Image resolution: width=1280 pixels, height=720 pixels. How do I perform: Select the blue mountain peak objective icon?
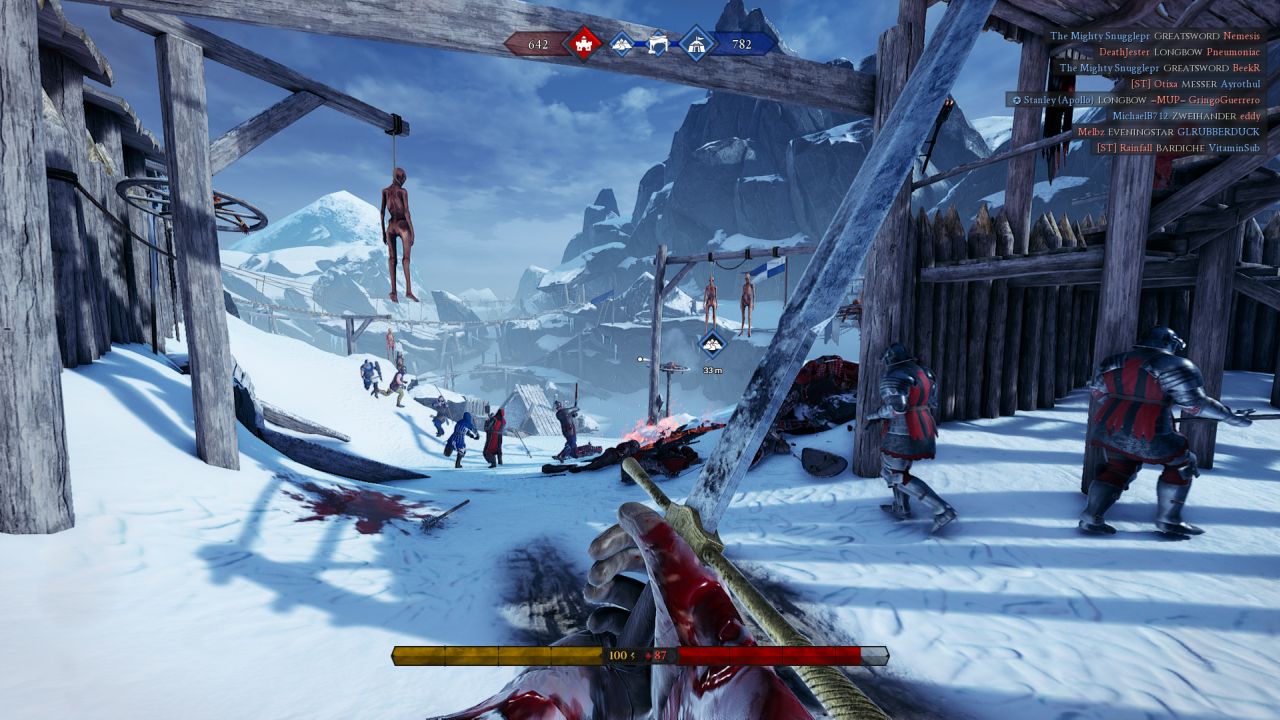[x=621, y=44]
